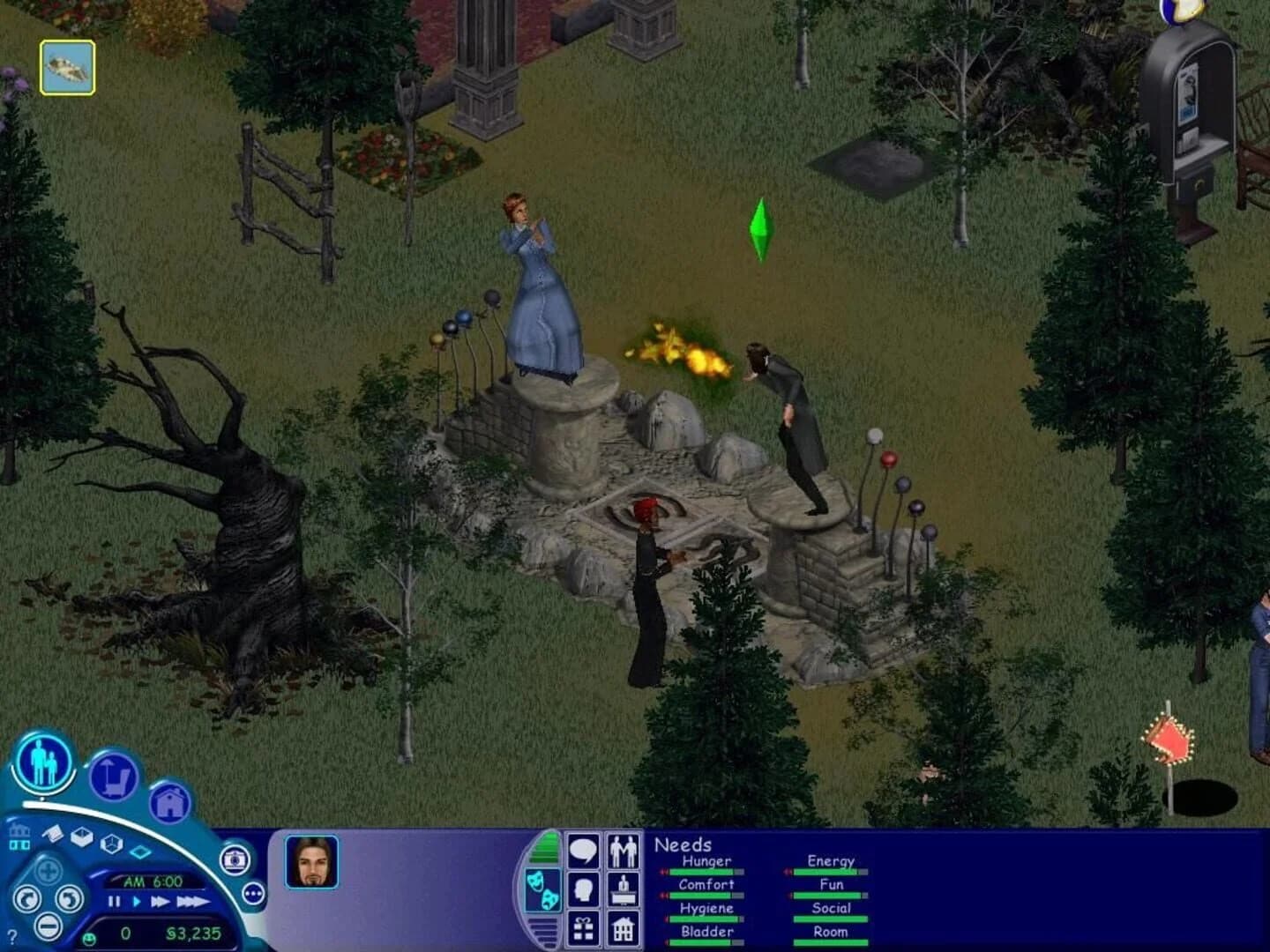The width and height of the screenshot is (1270, 952).
Task: Zoom in using the plus button
Action: tap(49, 871)
